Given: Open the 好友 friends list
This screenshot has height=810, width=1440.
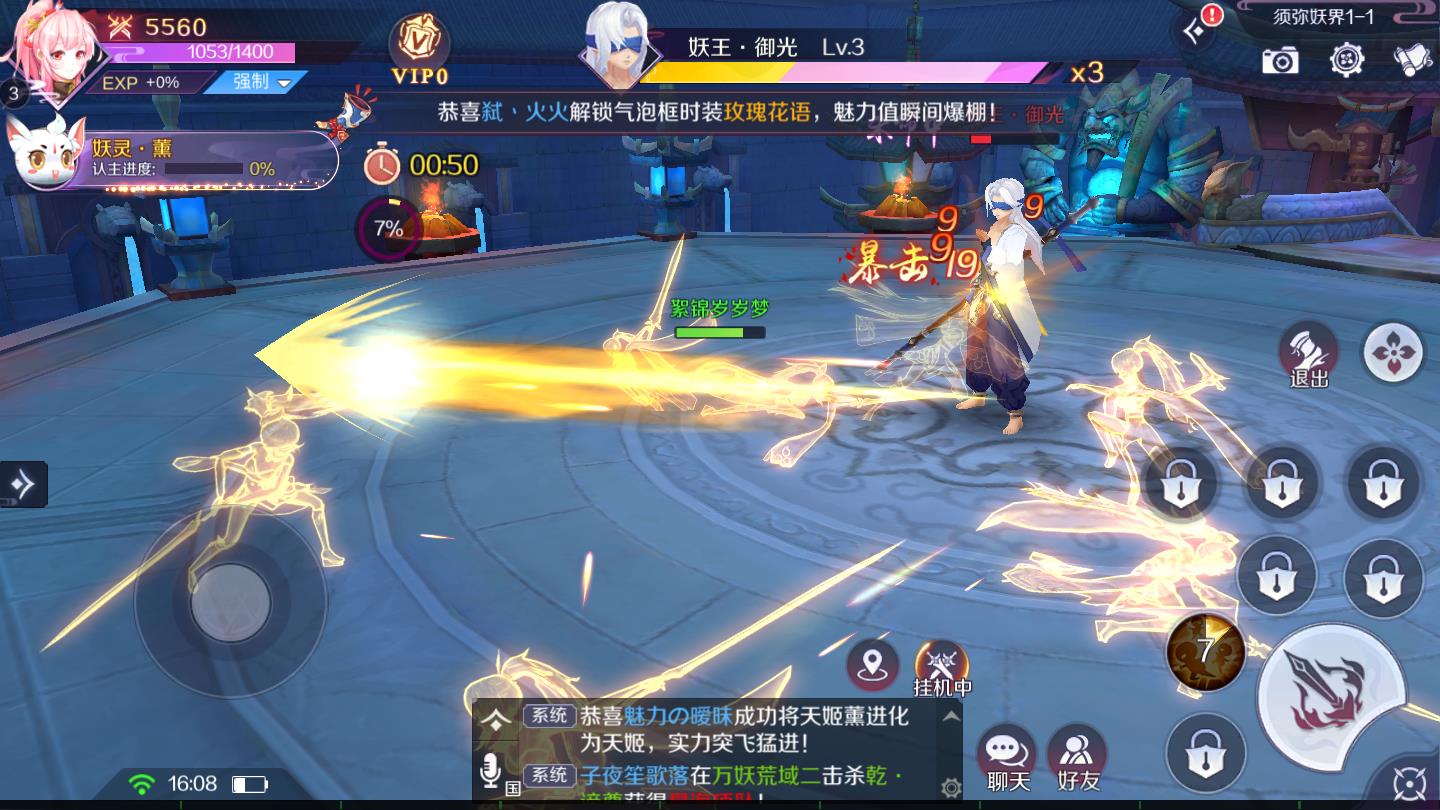Looking at the screenshot, I should click(x=1077, y=758).
